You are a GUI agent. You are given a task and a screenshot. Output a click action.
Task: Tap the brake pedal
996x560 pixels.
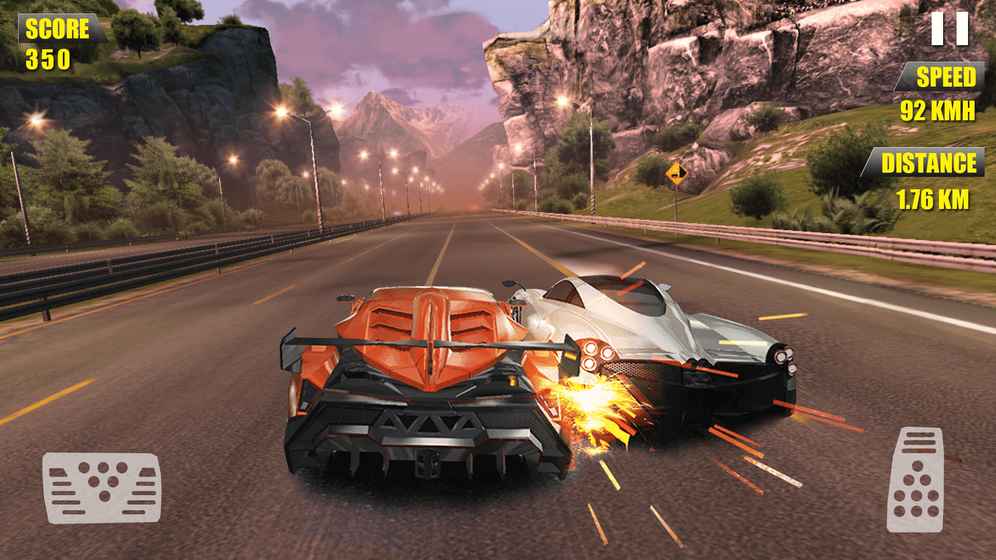point(101,487)
